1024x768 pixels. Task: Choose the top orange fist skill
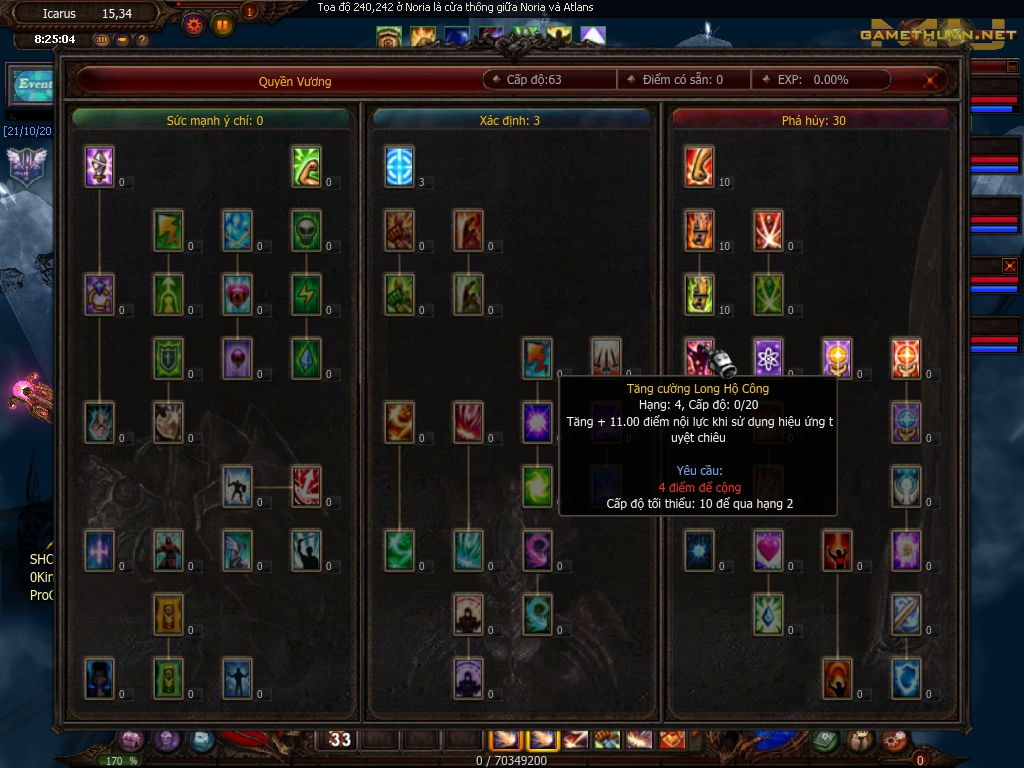click(399, 230)
